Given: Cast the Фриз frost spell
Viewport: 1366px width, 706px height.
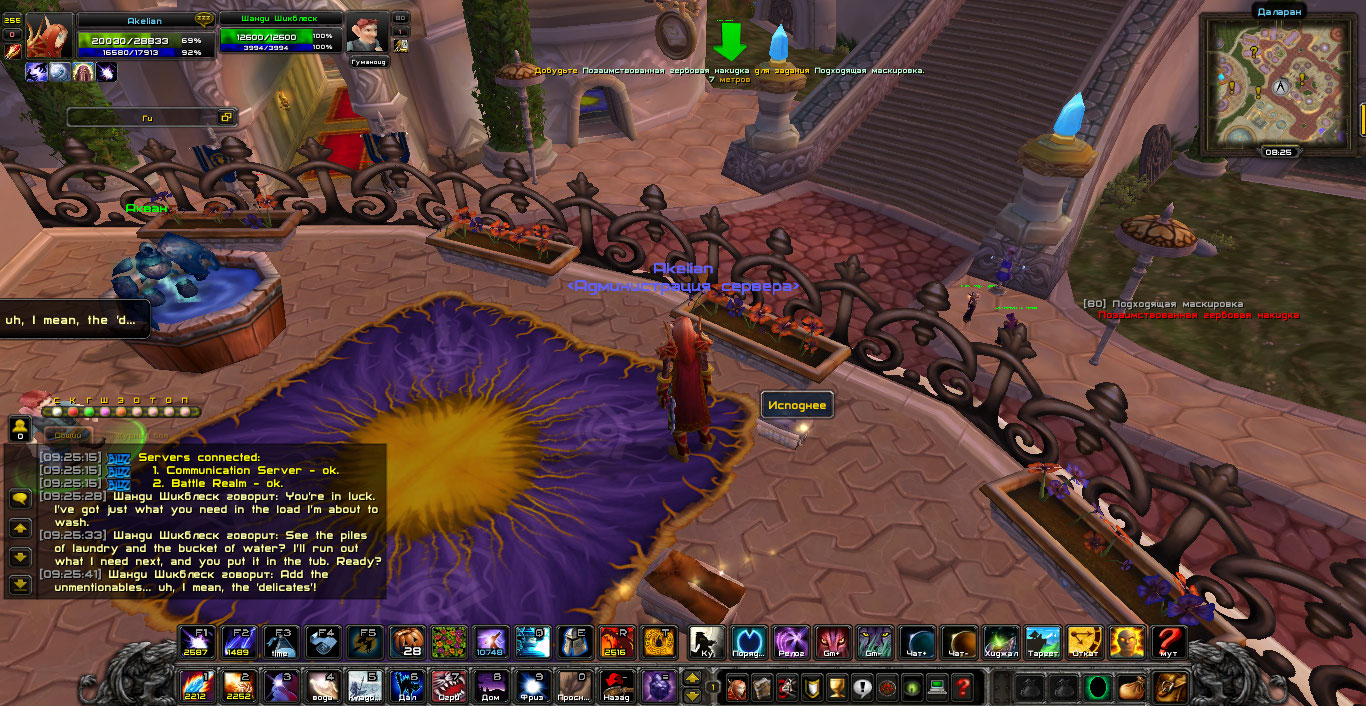Looking at the screenshot, I should [532, 687].
